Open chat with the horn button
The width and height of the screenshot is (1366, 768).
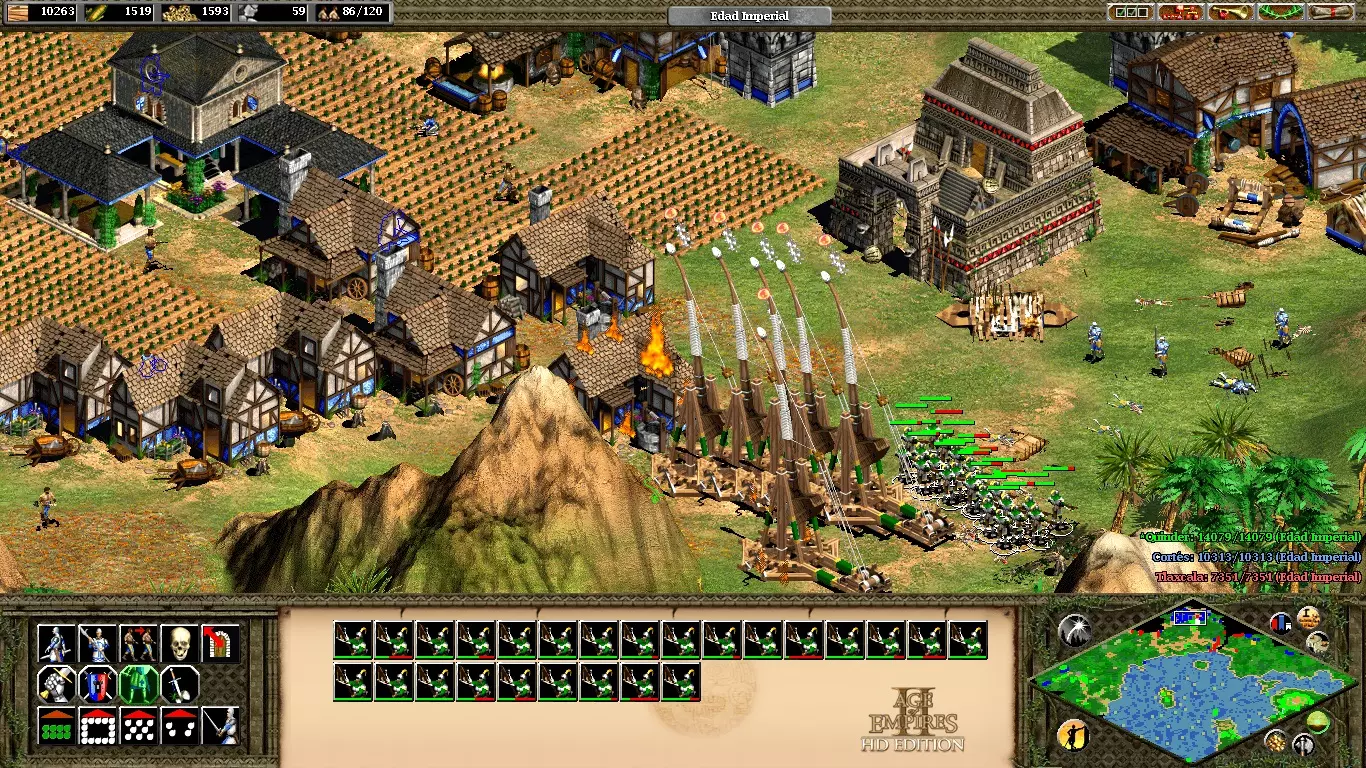click(x=1231, y=13)
